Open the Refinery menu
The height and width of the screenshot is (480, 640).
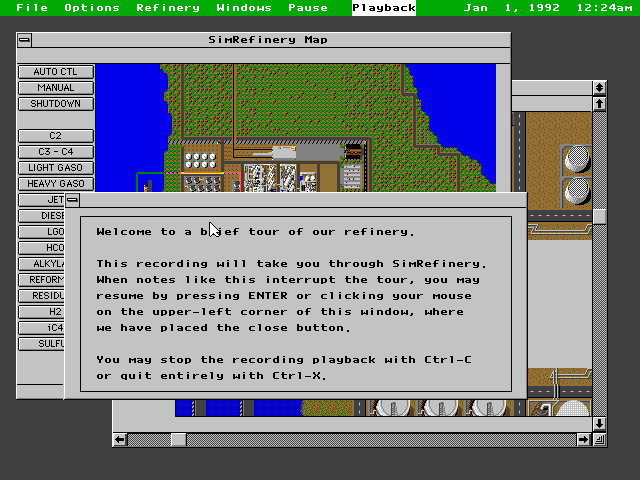[168, 8]
